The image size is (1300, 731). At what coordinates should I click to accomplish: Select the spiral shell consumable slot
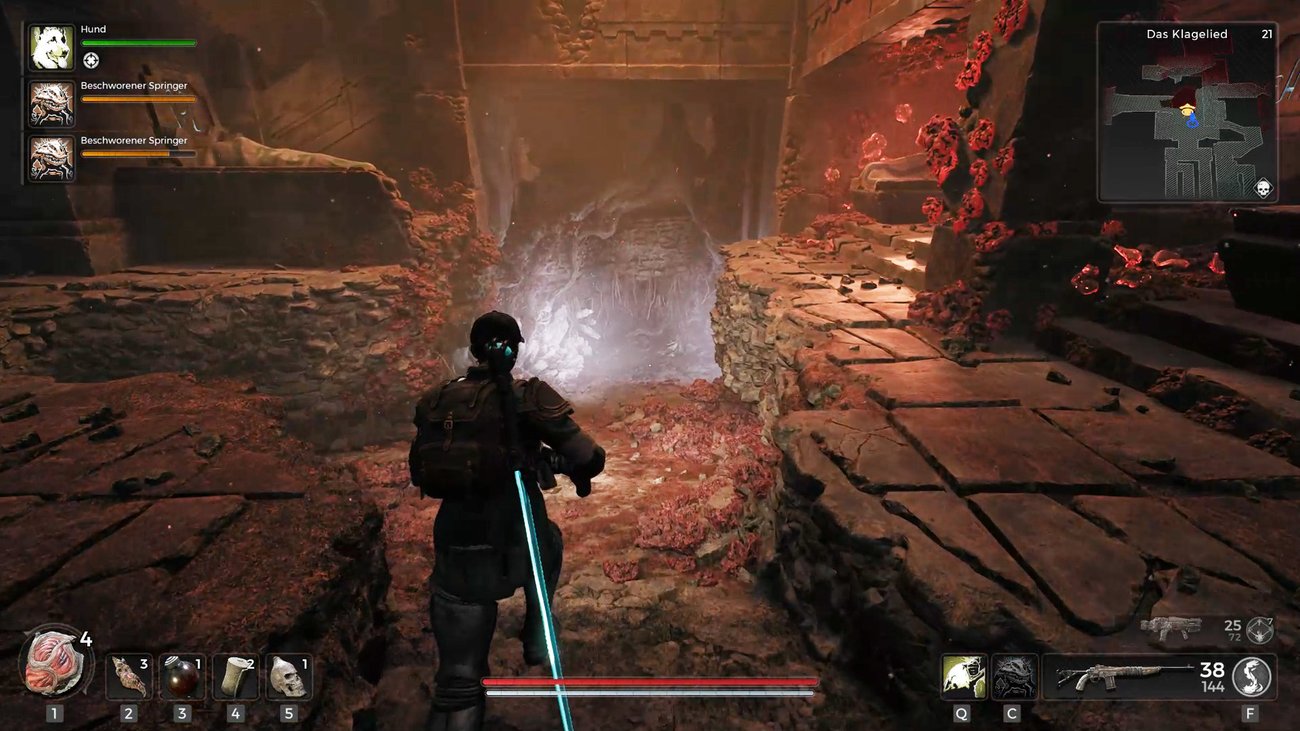click(x=129, y=677)
